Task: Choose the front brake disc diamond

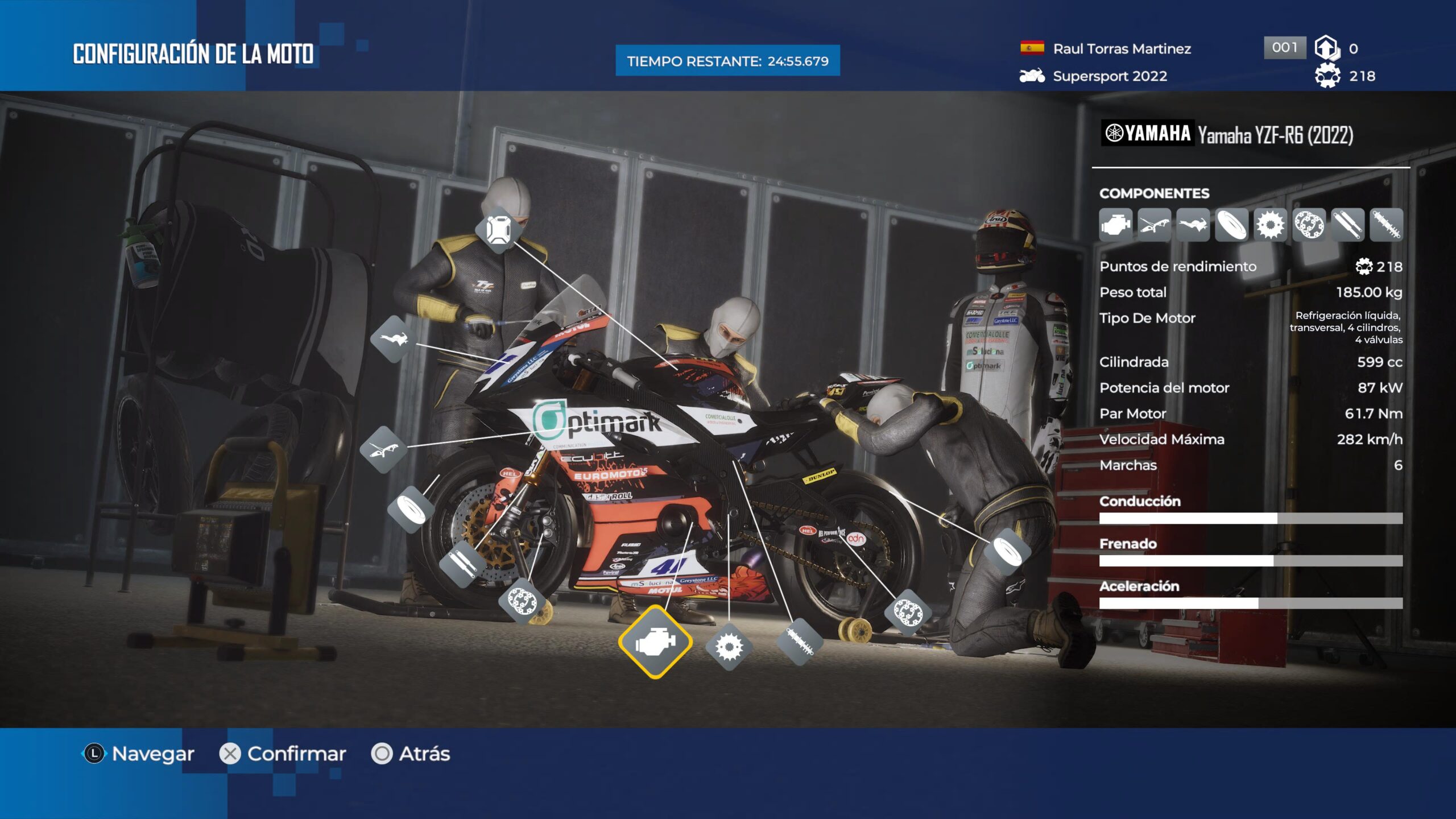Action: point(522,601)
